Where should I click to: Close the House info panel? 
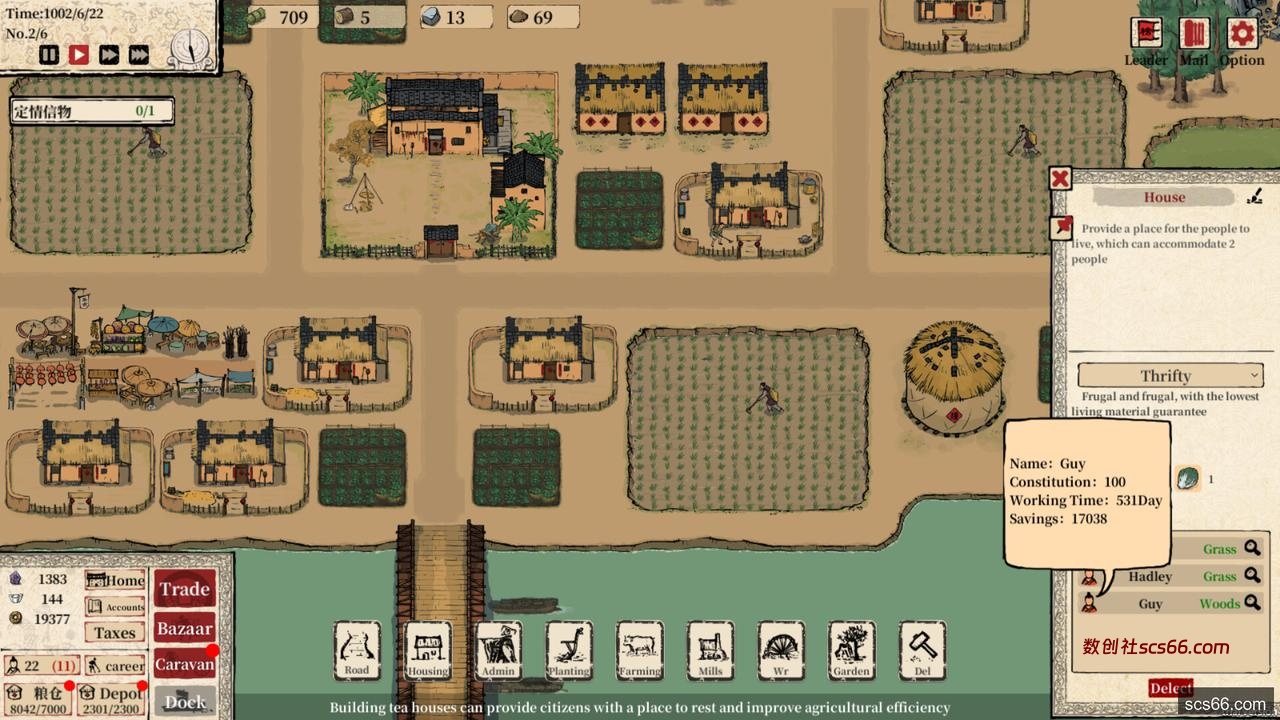point(1060,179)
